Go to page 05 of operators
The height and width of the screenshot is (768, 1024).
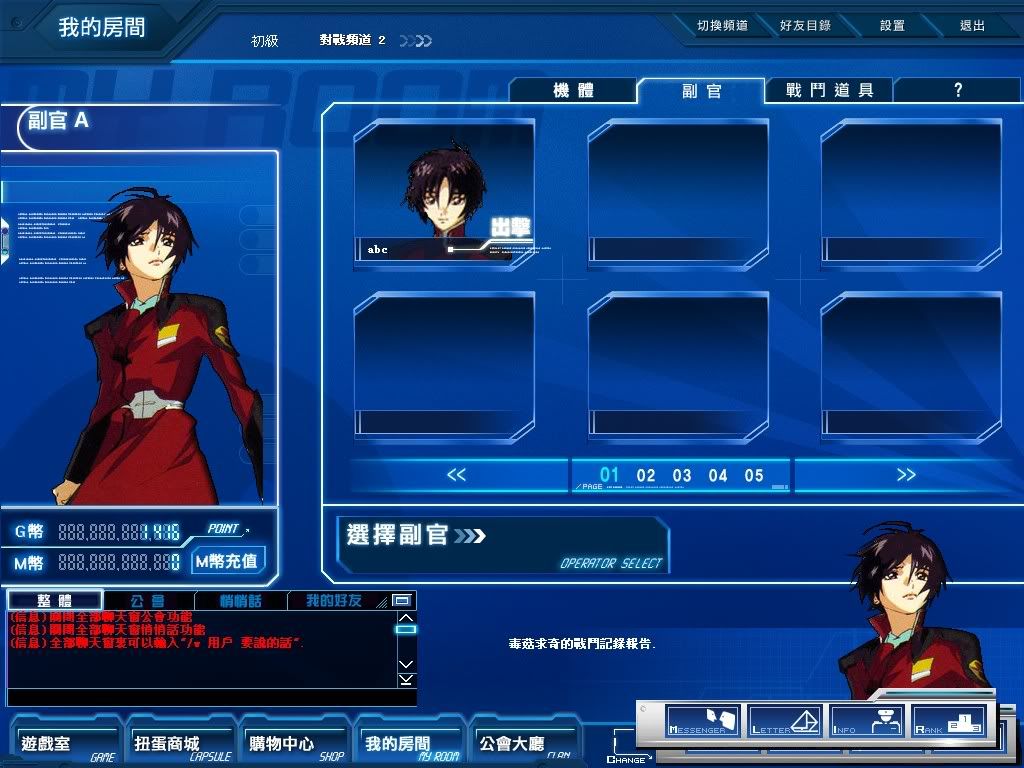tap(754, 476)
